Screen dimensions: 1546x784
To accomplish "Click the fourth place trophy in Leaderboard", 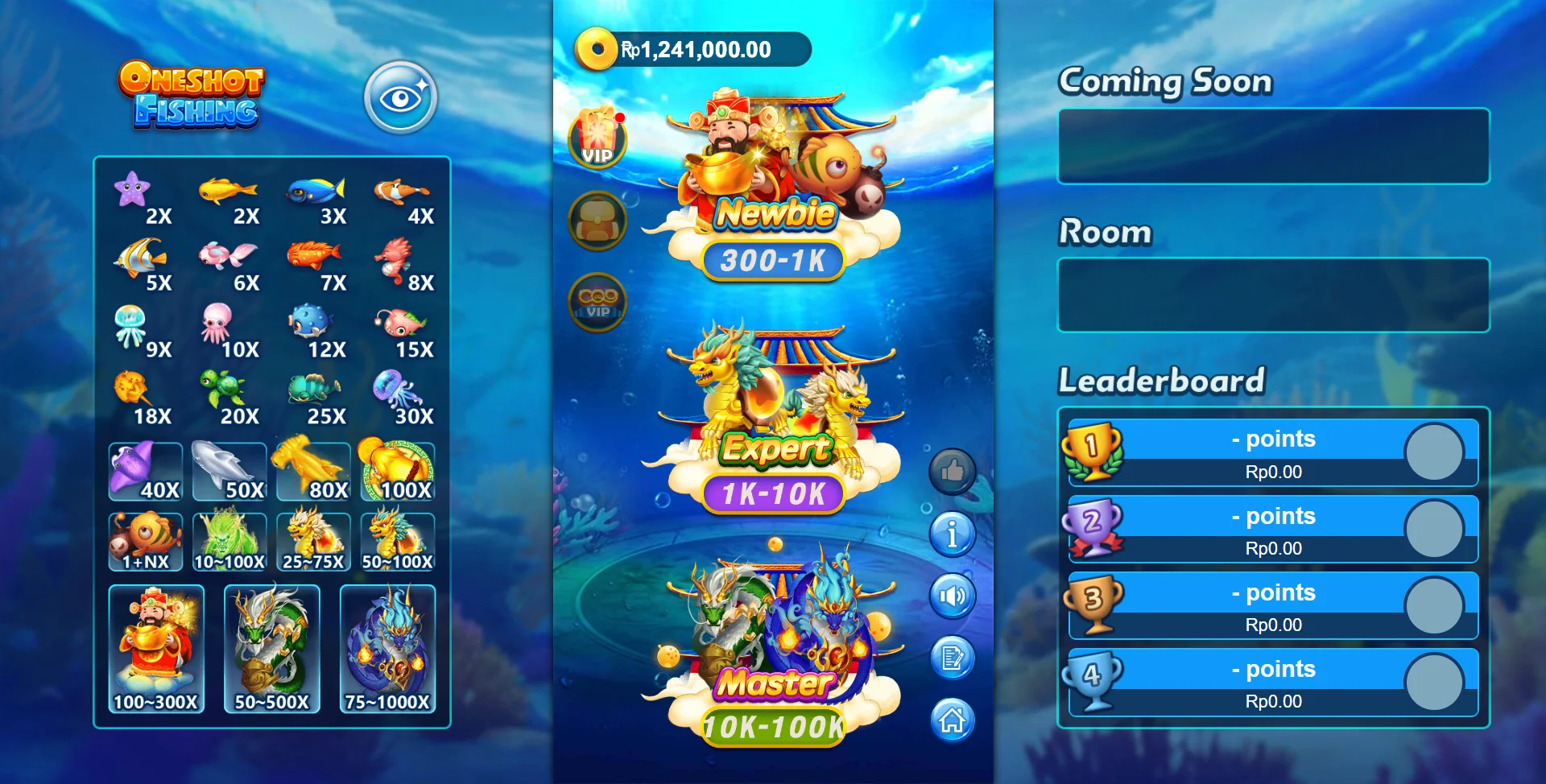I will (x=1093, y=681).
